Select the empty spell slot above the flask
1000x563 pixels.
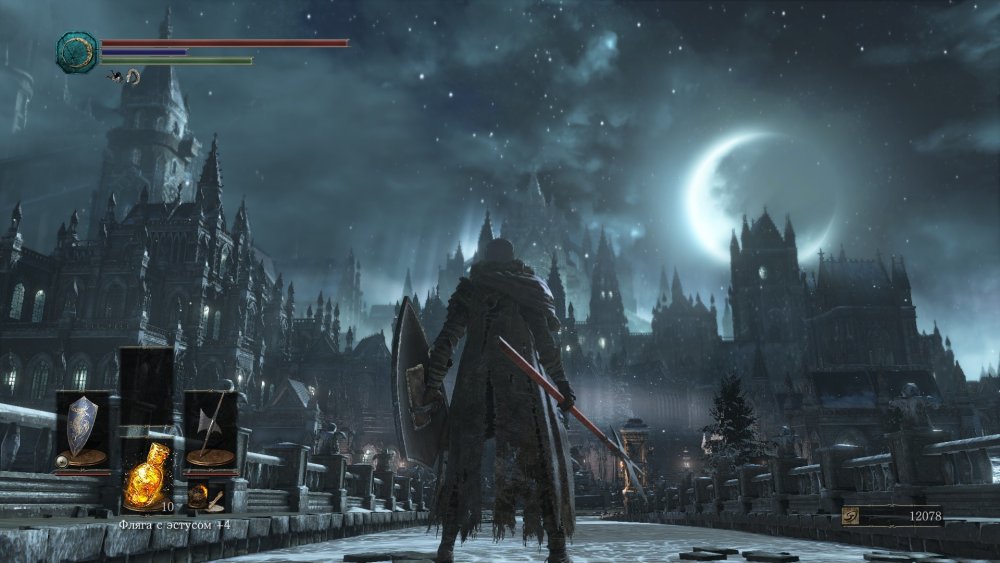pyautogui.click(x=146, y=385)
